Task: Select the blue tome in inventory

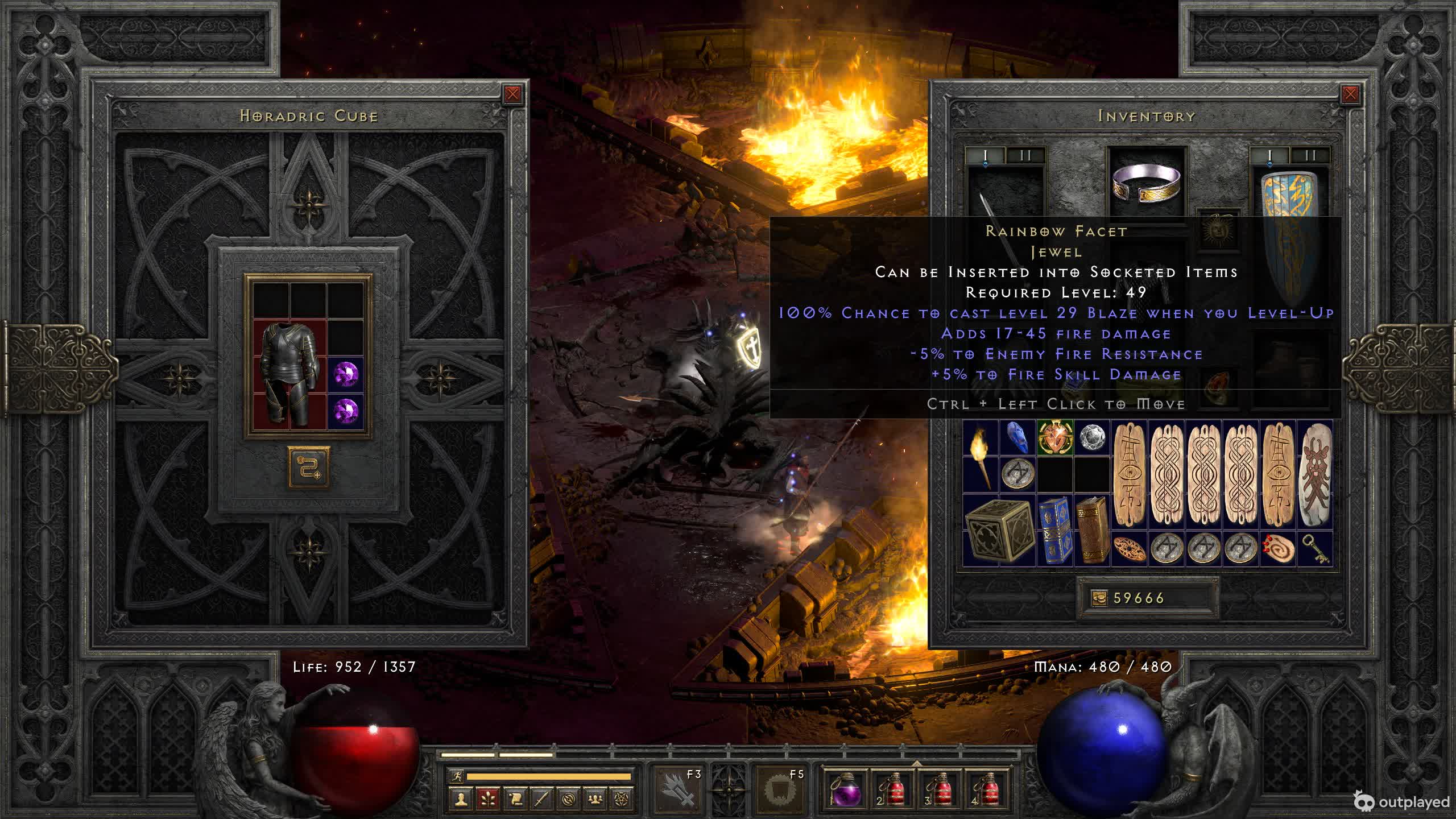Action: point(1054,530)
